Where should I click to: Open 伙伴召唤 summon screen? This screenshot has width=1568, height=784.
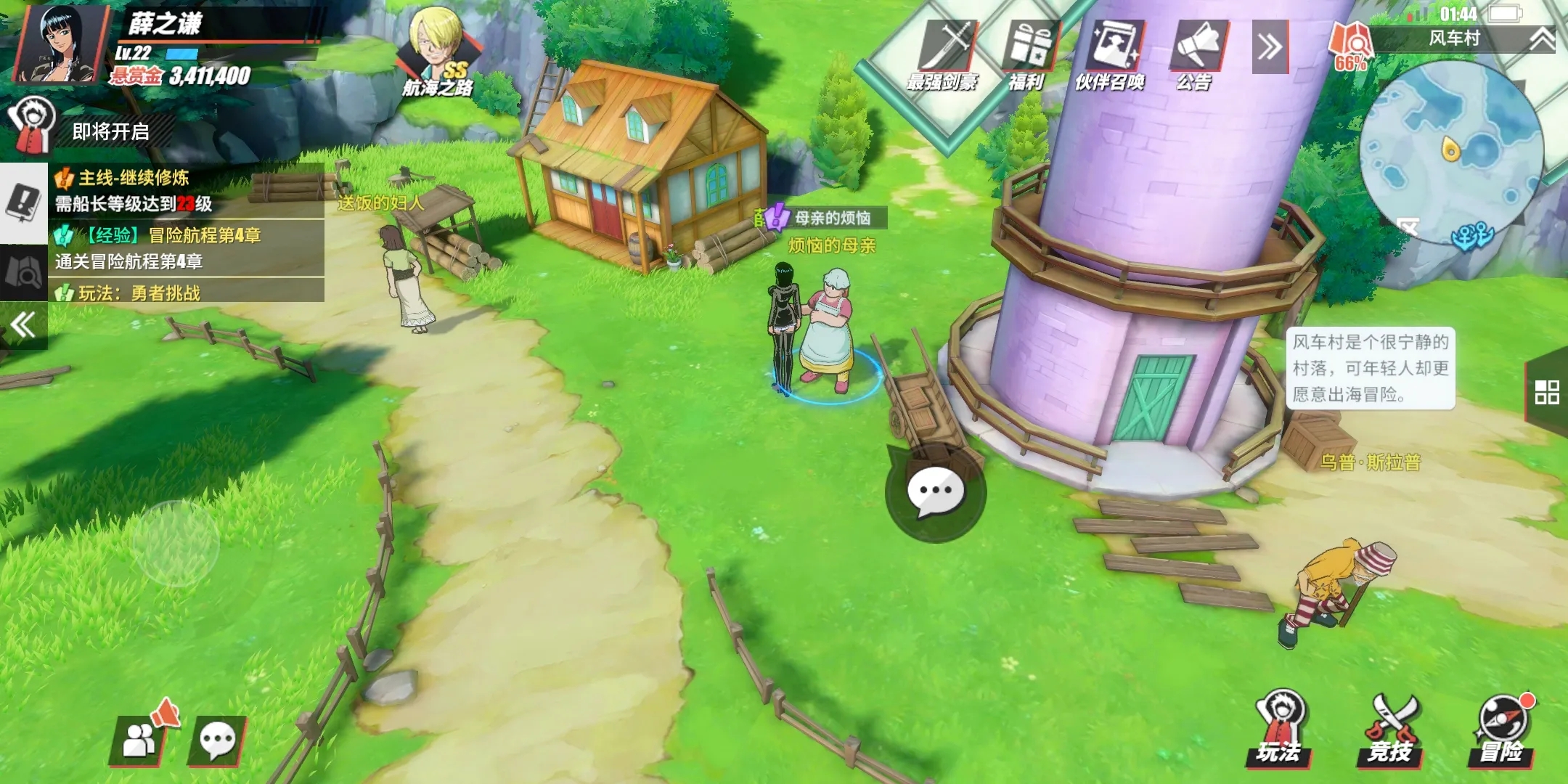pos(1111,54)
